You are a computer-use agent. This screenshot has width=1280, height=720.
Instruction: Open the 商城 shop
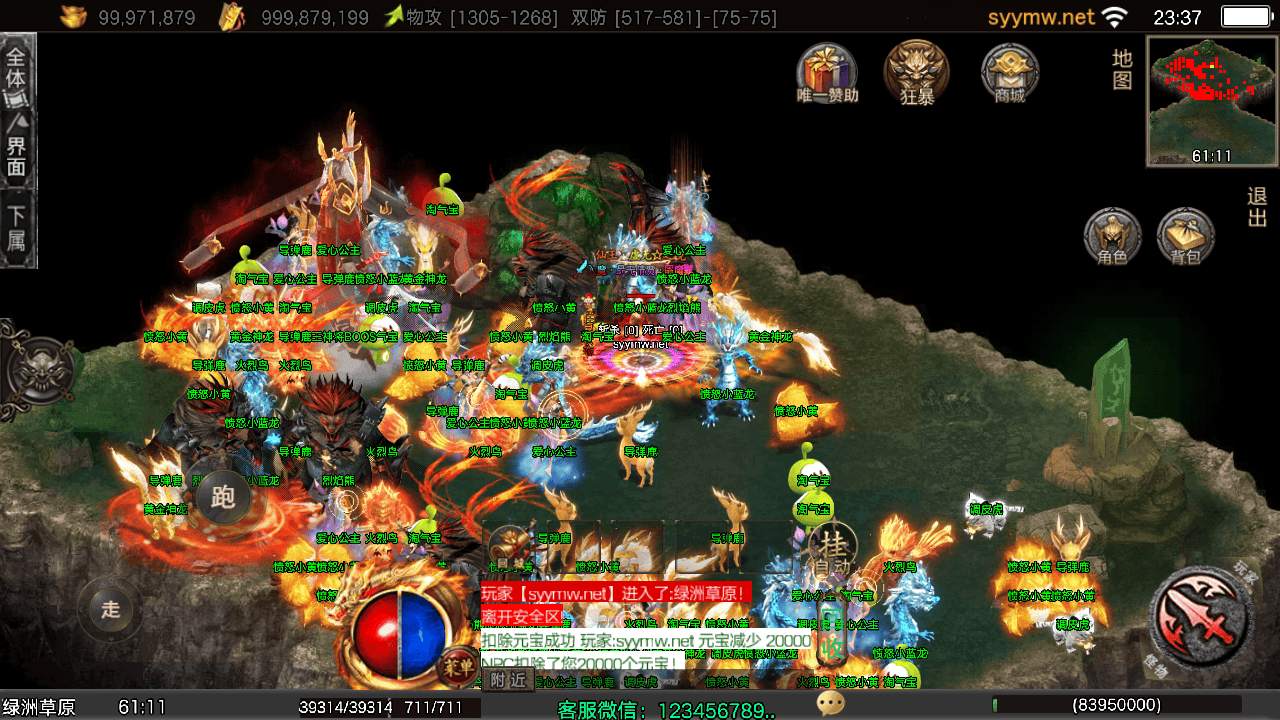1010,72
